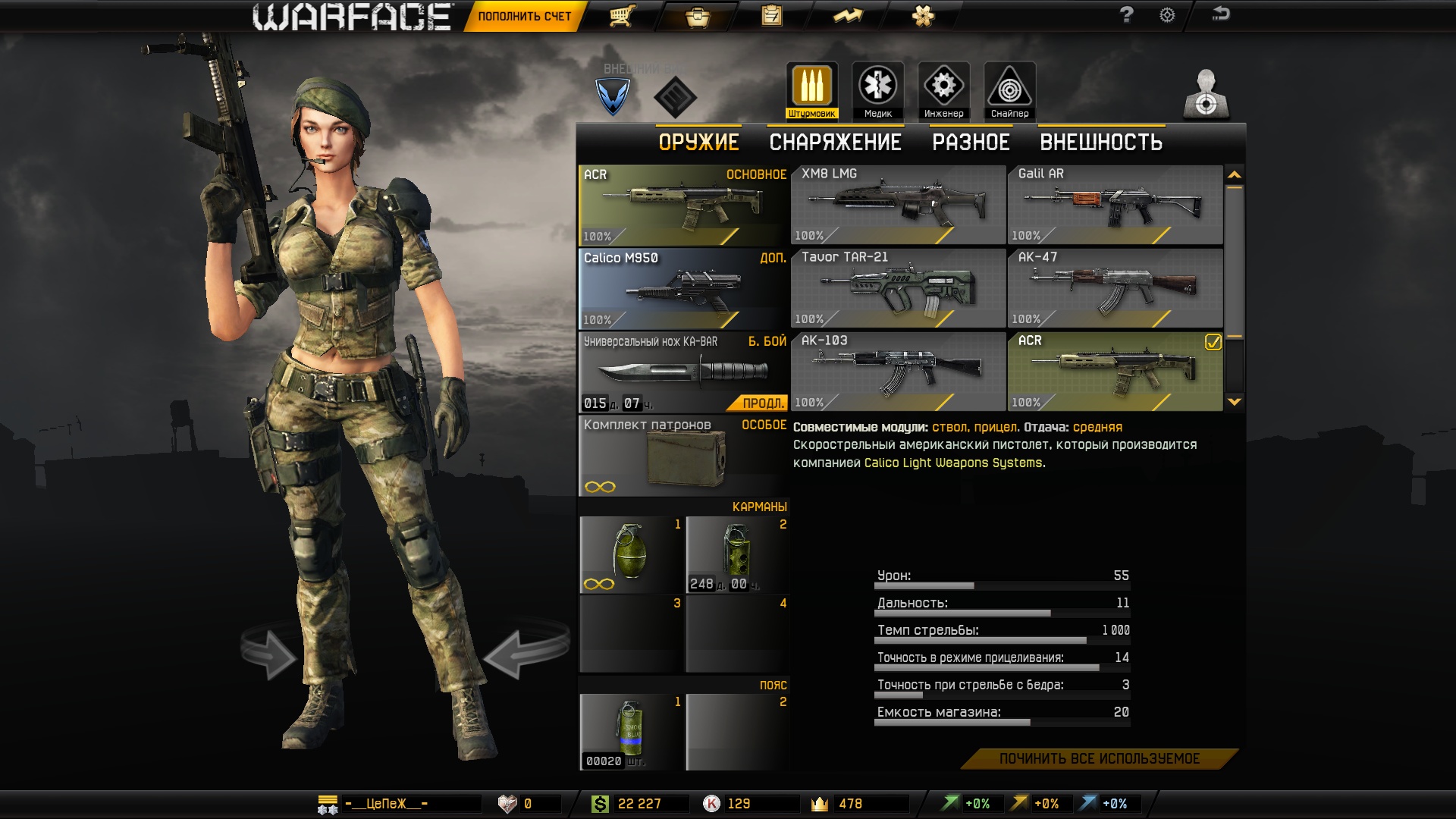Switch to the Разное tab

(x=971, y=142)
